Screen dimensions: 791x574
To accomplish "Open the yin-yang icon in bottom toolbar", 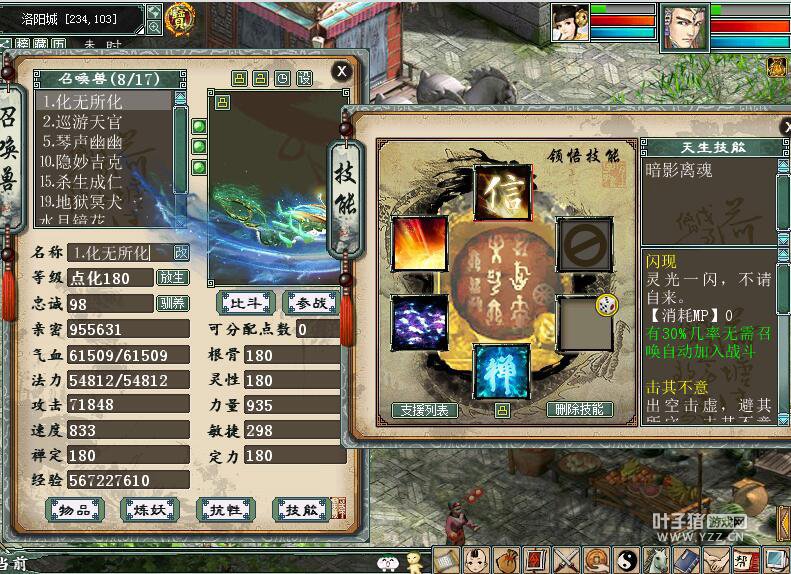I will coord(627,560).
